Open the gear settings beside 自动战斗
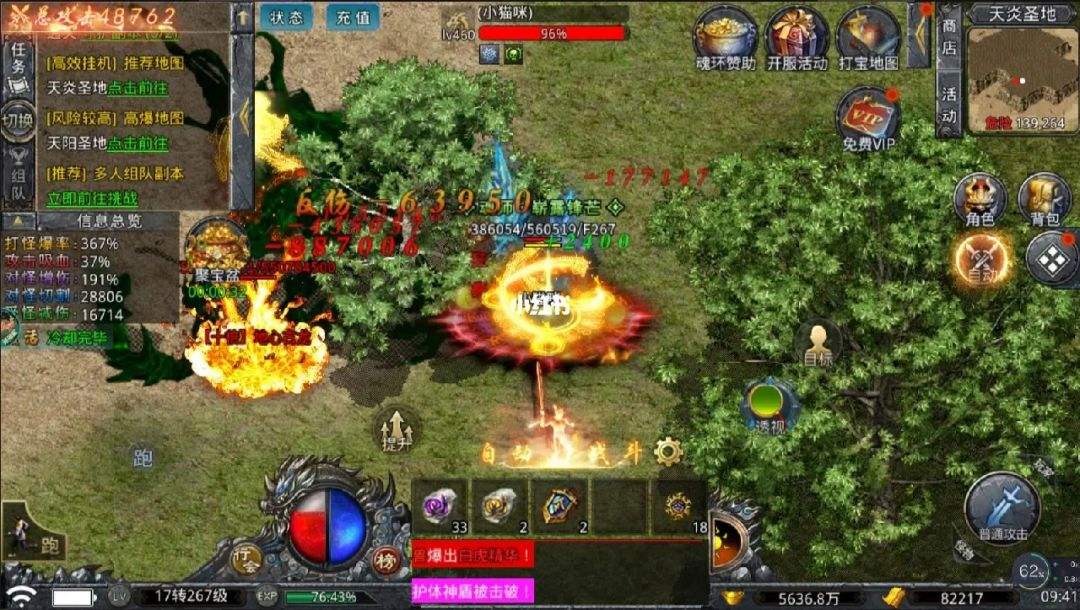Screen dimensions: 1080x610 pyautogui.click(x=667, y=452)
